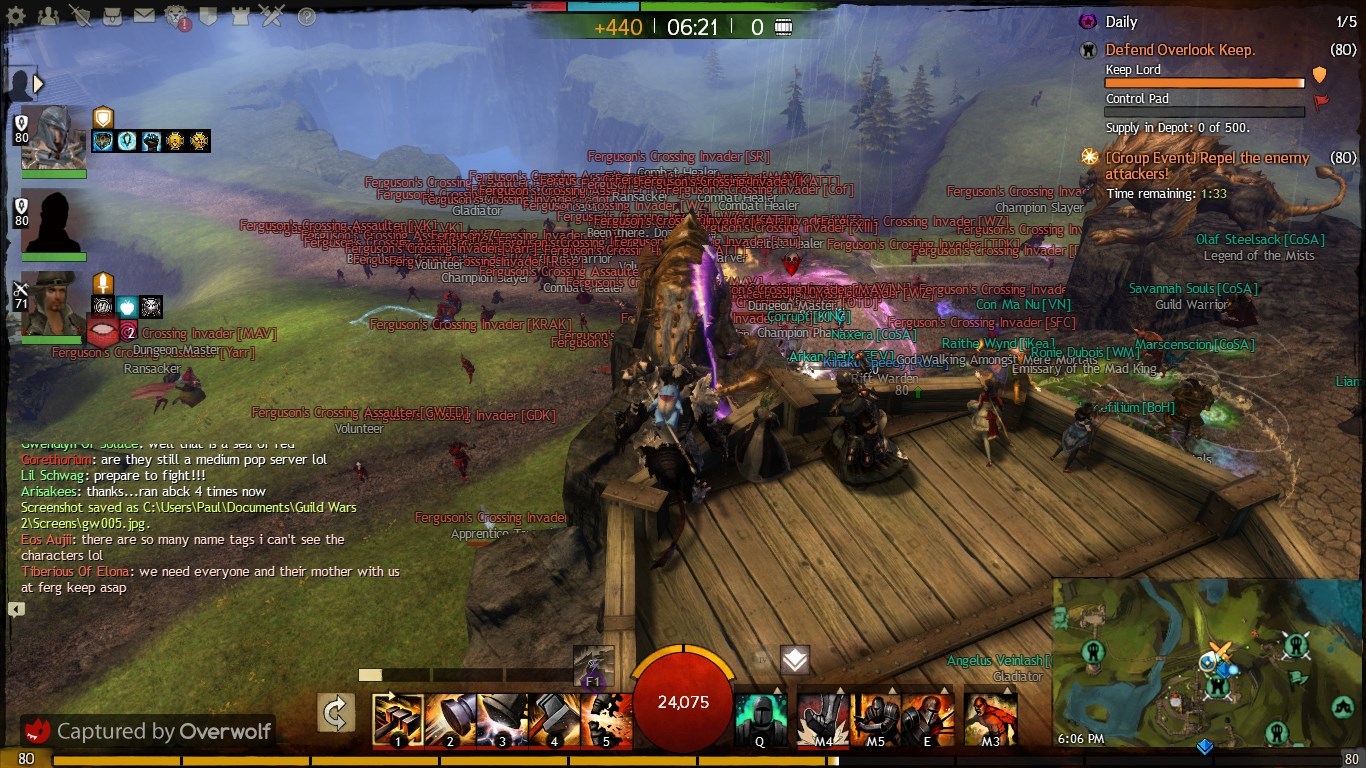Screen dimensions: 1366x768
Task: Open the inventory bag icon
Action: coord(113,16)
